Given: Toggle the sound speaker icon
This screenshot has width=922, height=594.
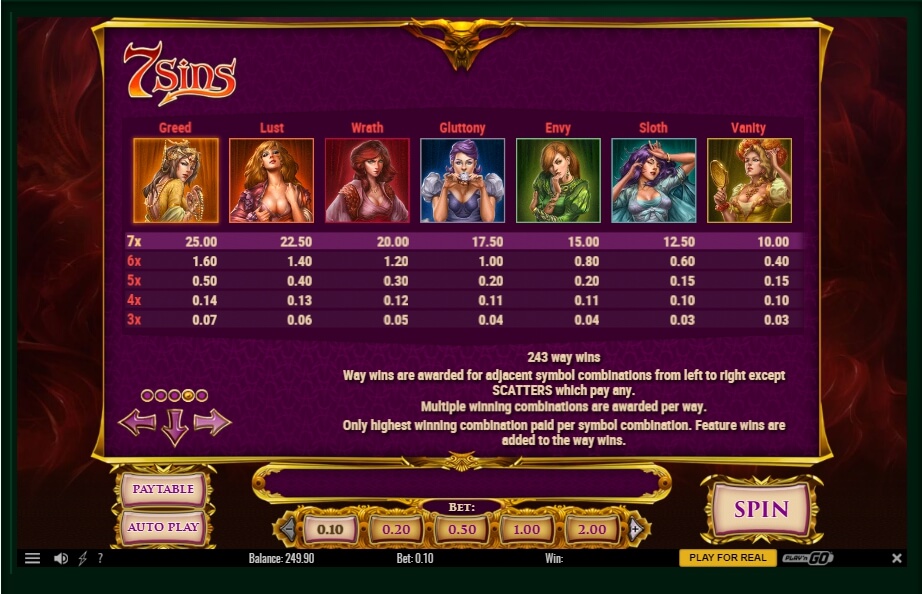Looking at the screenshot, I should [60, 558].
